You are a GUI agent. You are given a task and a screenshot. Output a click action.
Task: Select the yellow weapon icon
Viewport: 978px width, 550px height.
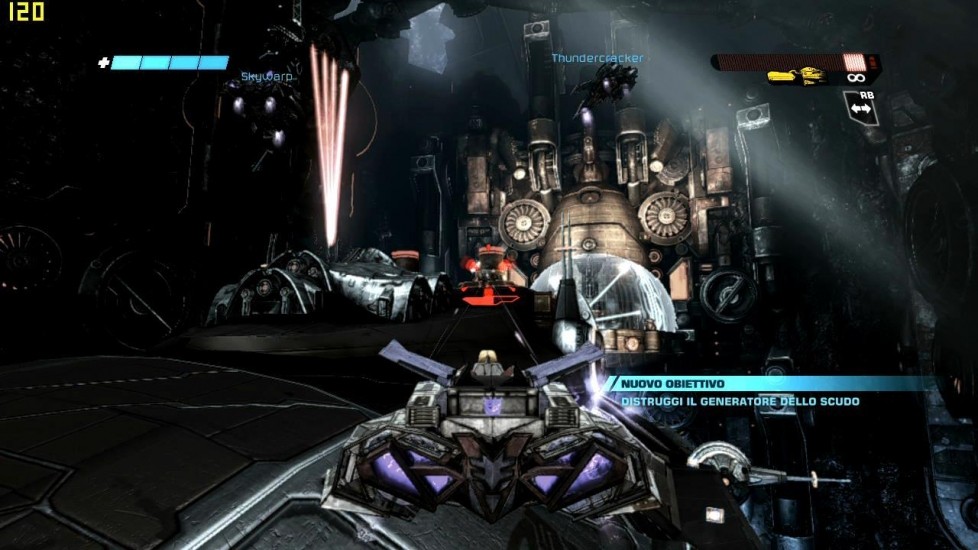[x=796, y=76]
